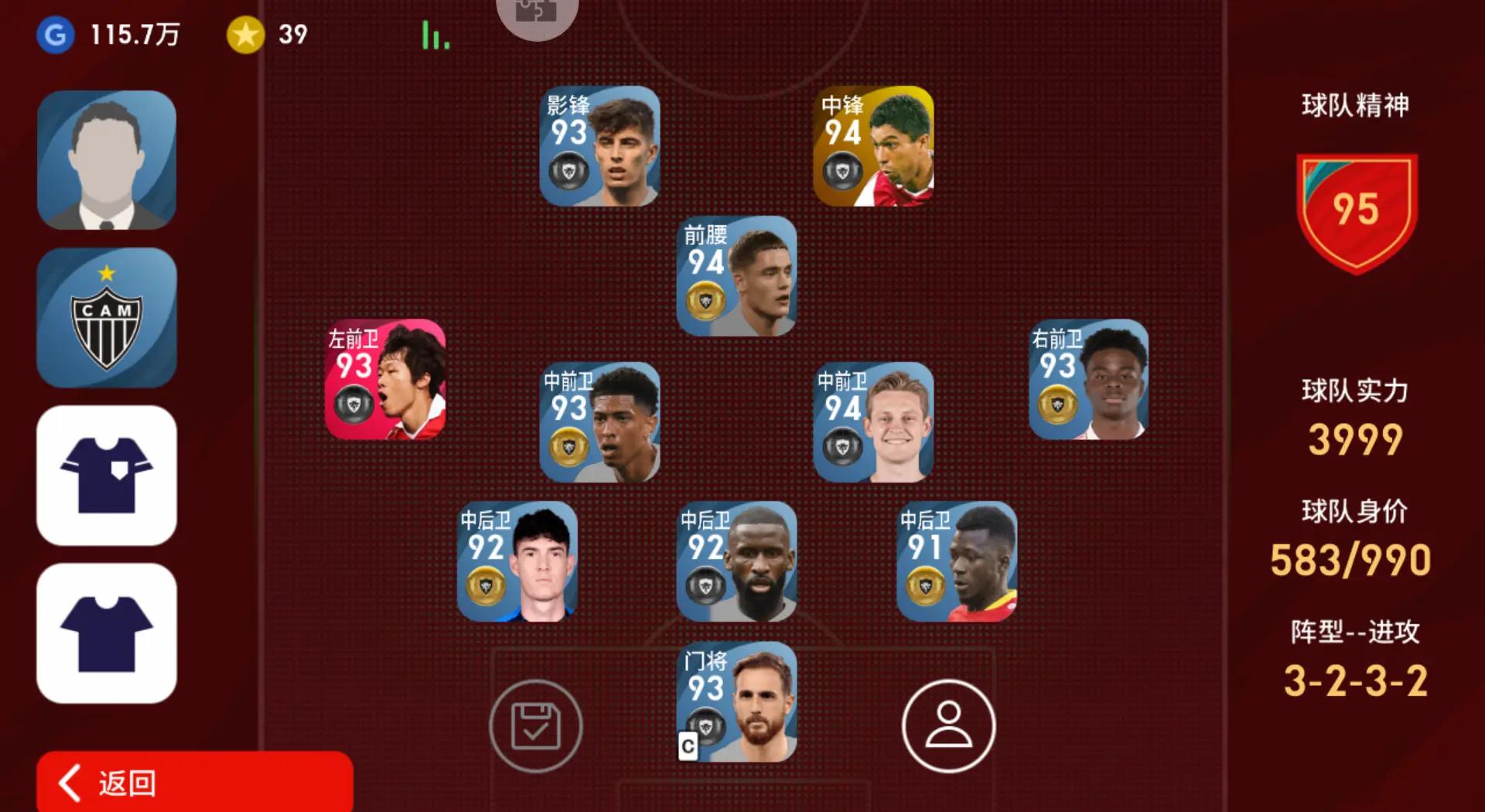Open the 球队精神 95 team spirit badge
Image resolution: width=1485 pixels, height=812 pixels.
click(x=1356, y=213)
